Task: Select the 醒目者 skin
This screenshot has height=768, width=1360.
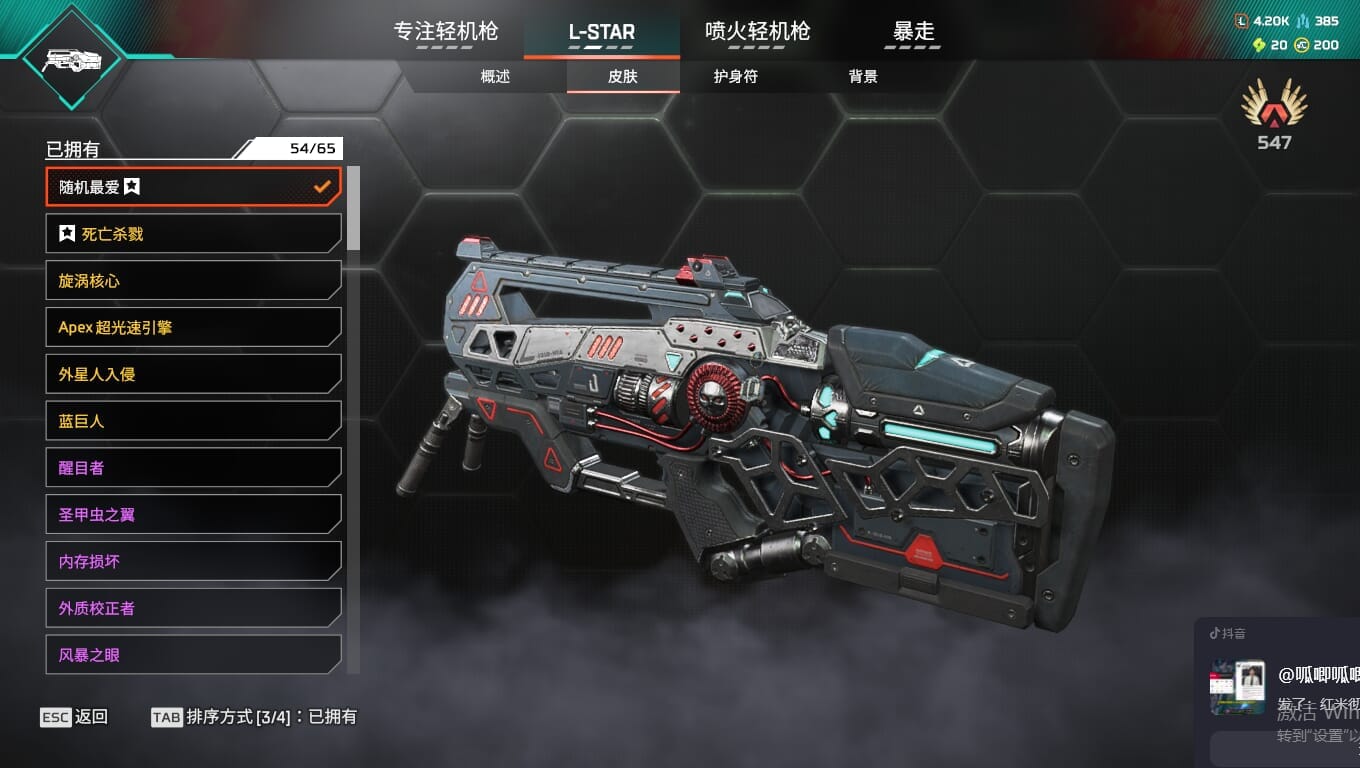Action: click(x=194, y=468)
